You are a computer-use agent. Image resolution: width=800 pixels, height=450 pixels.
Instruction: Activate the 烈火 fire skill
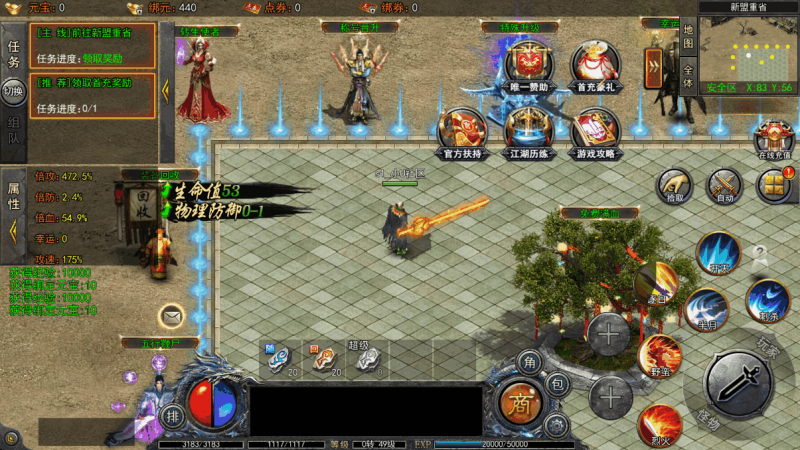(660, 423)
